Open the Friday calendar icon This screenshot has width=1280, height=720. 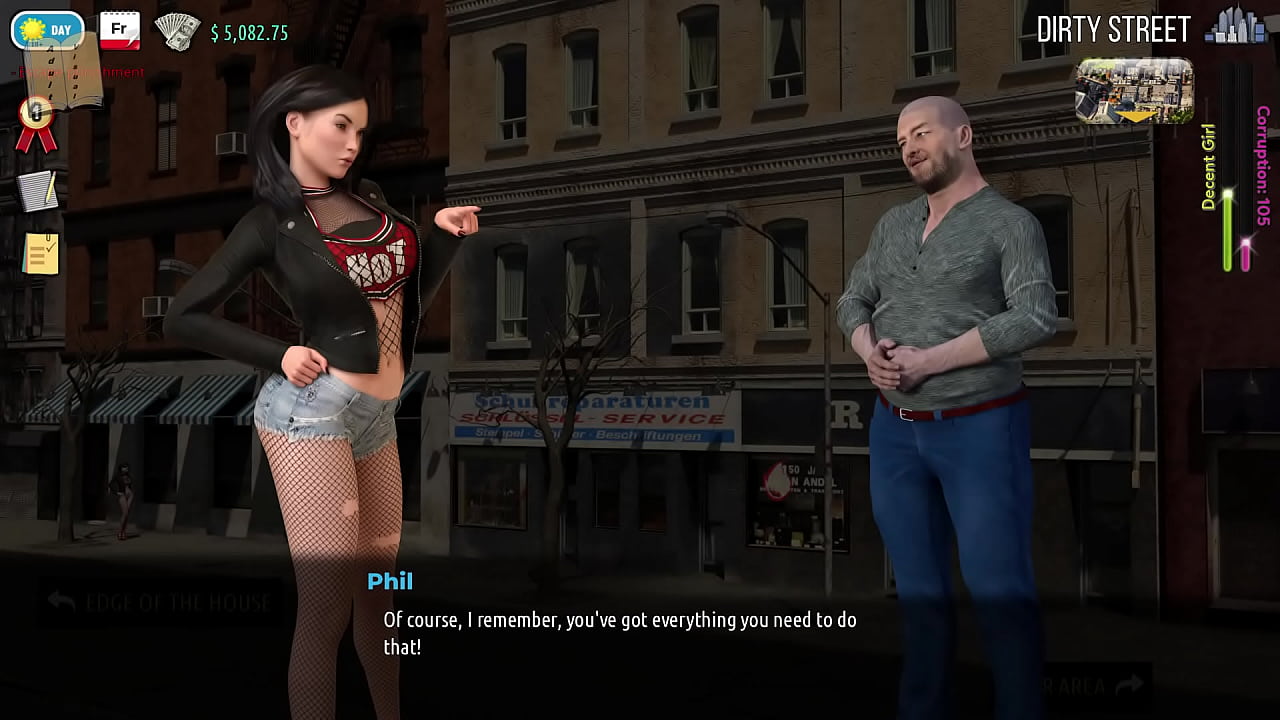click(119, 30)
